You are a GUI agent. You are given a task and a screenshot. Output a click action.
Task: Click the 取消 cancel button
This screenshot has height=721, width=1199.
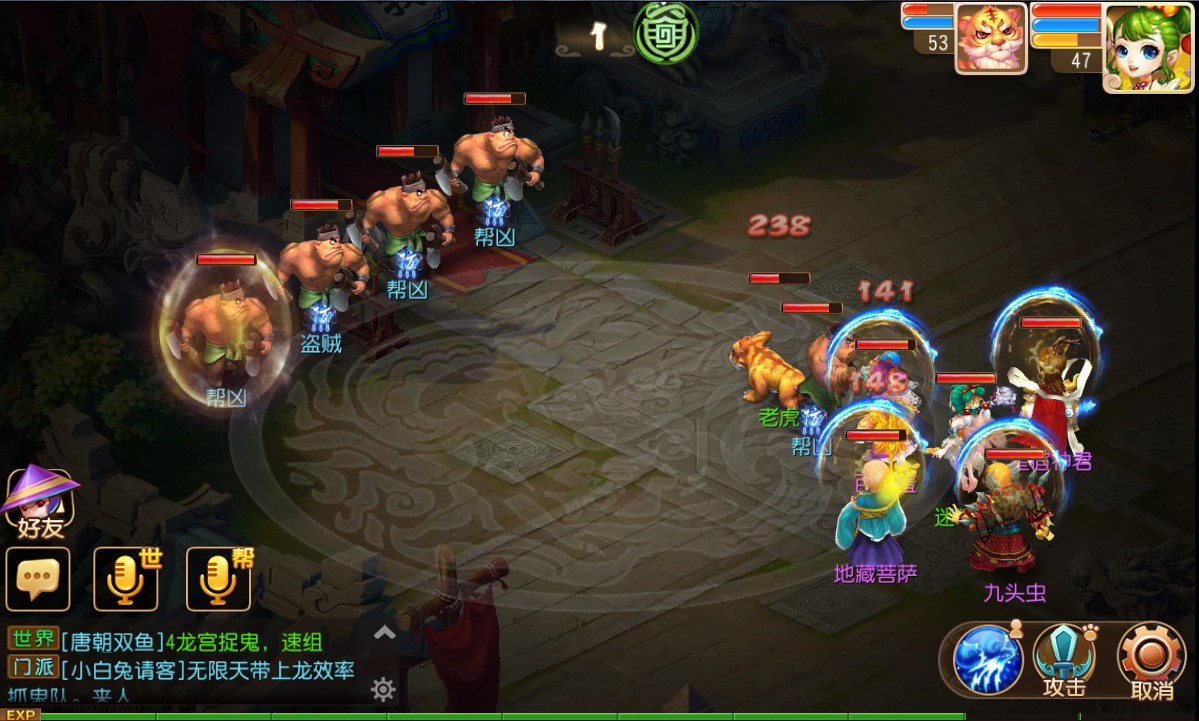1151,659
